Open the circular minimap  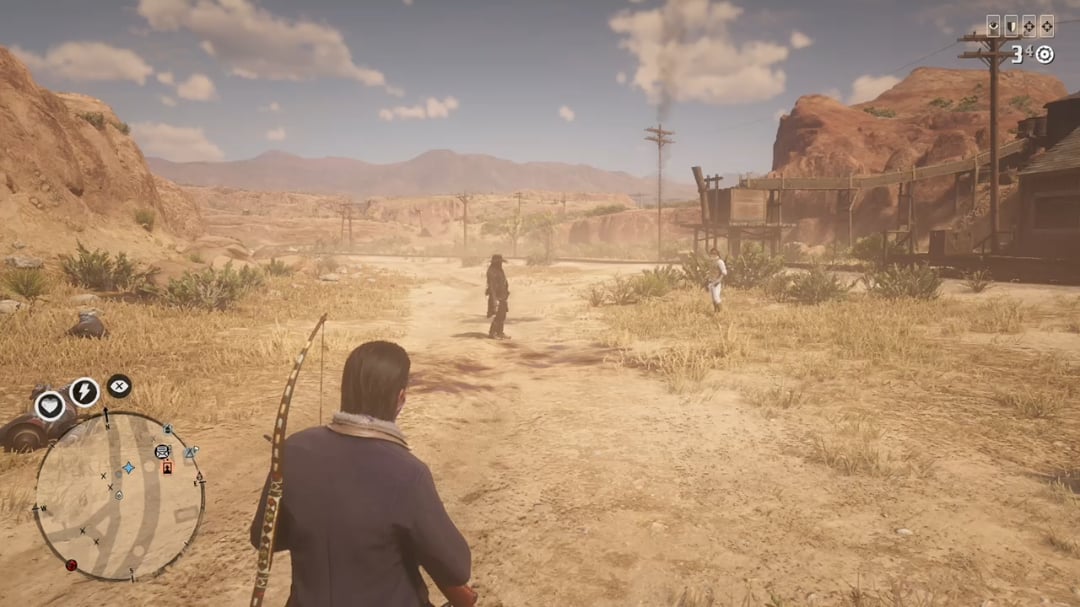coord(118,495)
